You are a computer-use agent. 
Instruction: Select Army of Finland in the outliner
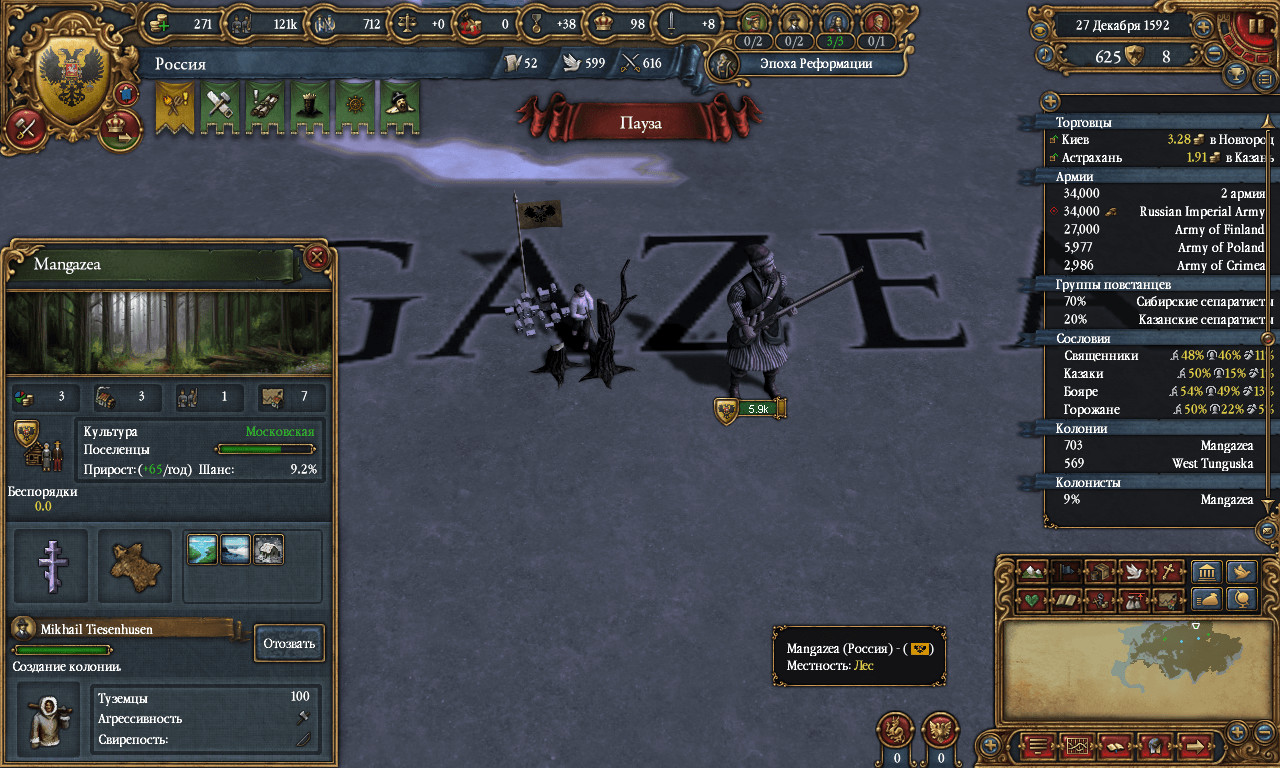tap(1160, 229)
